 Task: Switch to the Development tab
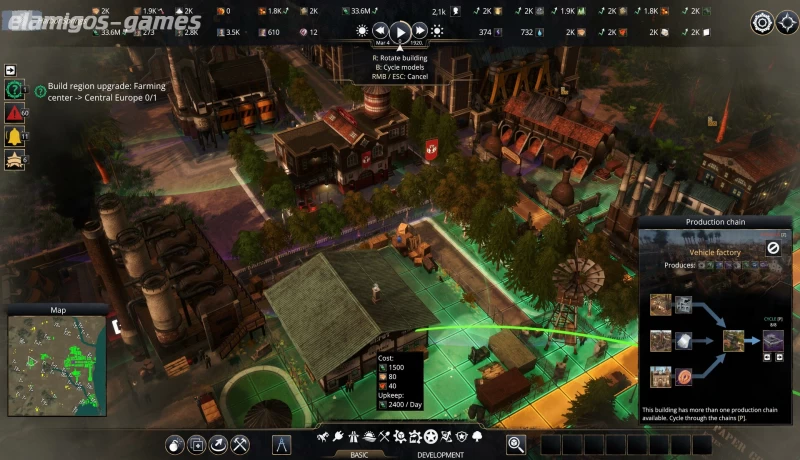click(439, 453)
